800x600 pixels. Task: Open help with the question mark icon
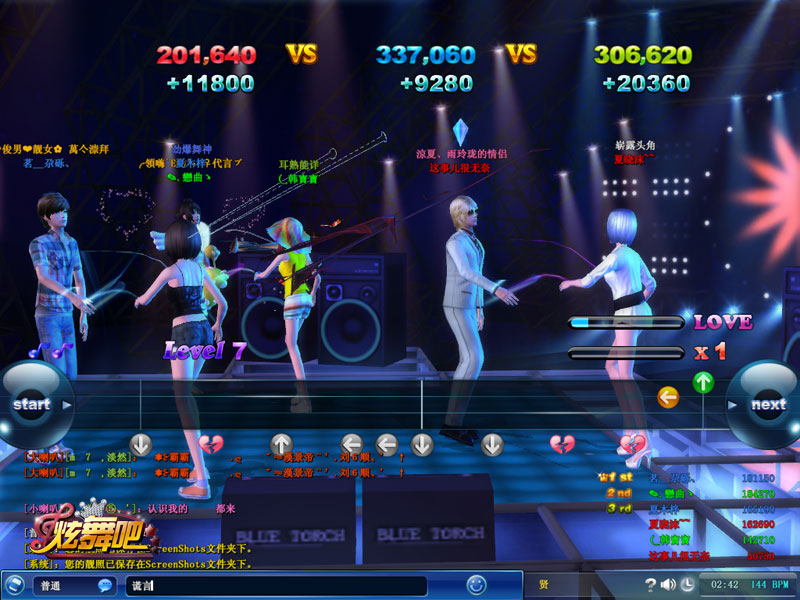651,584
